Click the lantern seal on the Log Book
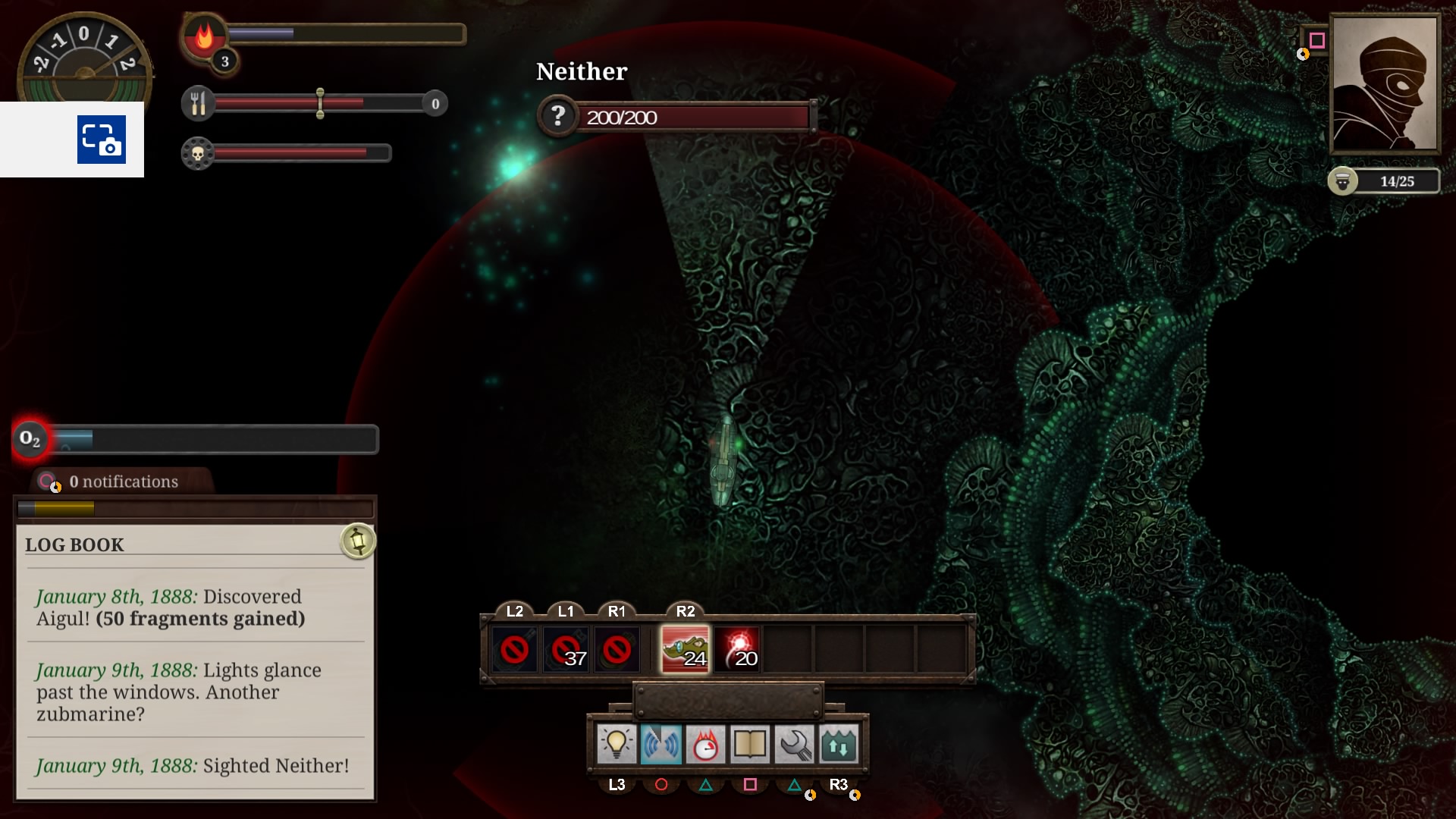The width and height of the screenshot is (1456, 819). click(x=357, y=541)
